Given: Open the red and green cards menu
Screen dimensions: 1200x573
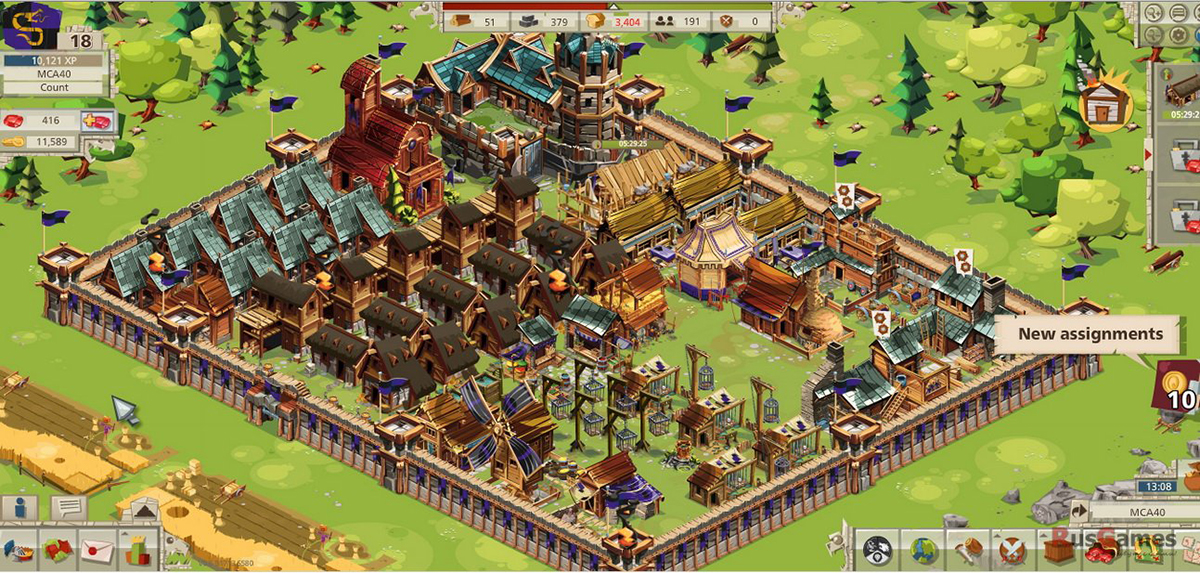Looking at the screenshot, I should (58, 551).
